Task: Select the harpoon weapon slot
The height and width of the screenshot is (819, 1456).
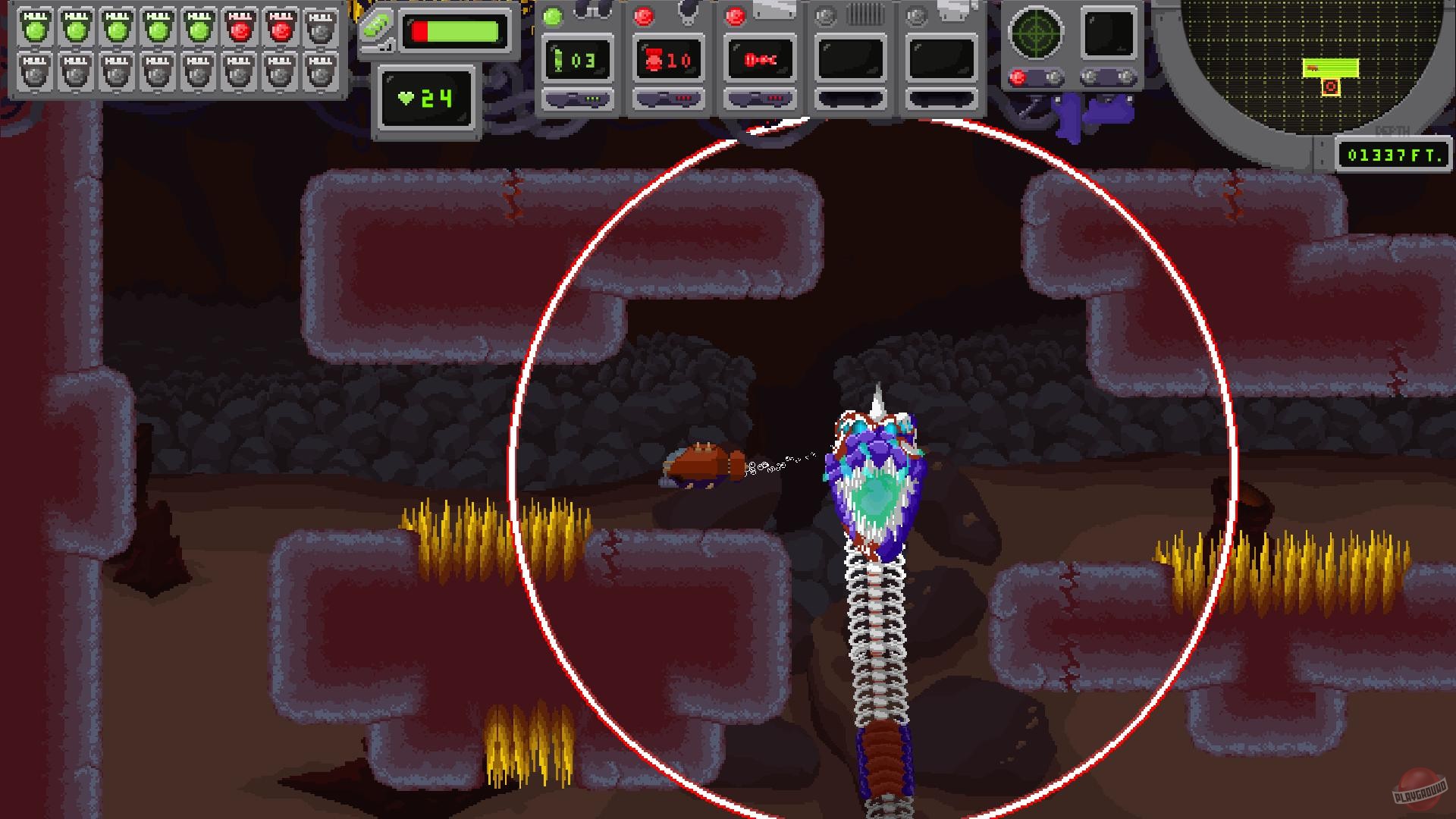Action: click(x=758, y=61)
